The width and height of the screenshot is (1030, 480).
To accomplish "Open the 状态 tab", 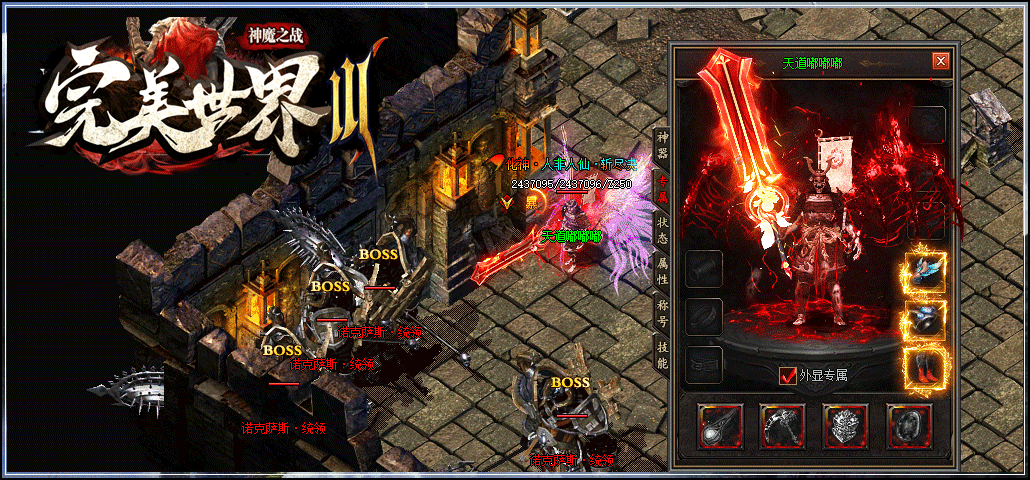I will tap(661, 227).
